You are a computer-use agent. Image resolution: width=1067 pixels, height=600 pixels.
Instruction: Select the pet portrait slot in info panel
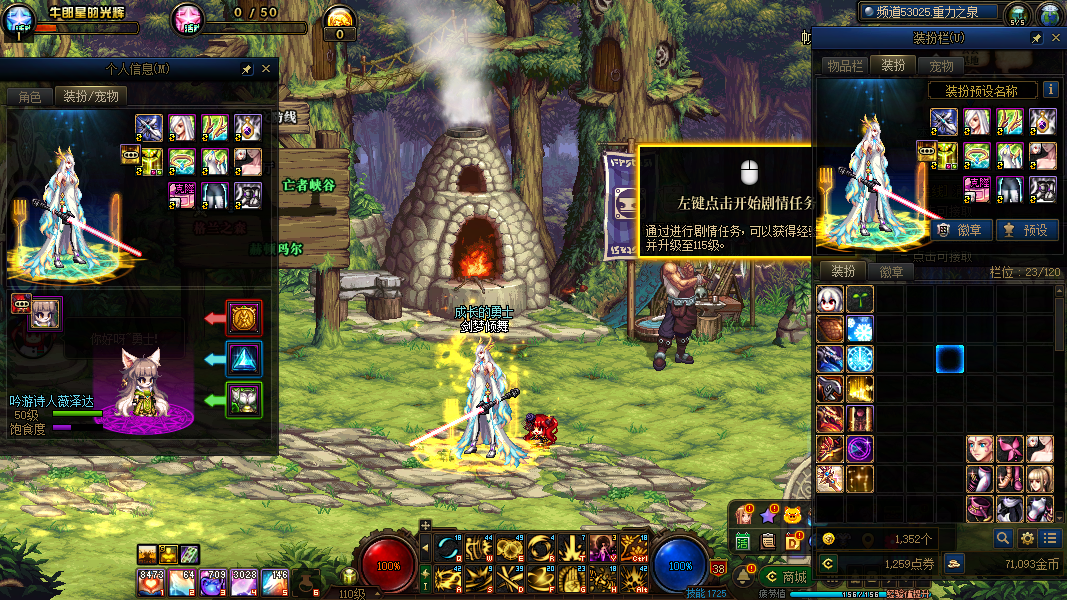46,313
